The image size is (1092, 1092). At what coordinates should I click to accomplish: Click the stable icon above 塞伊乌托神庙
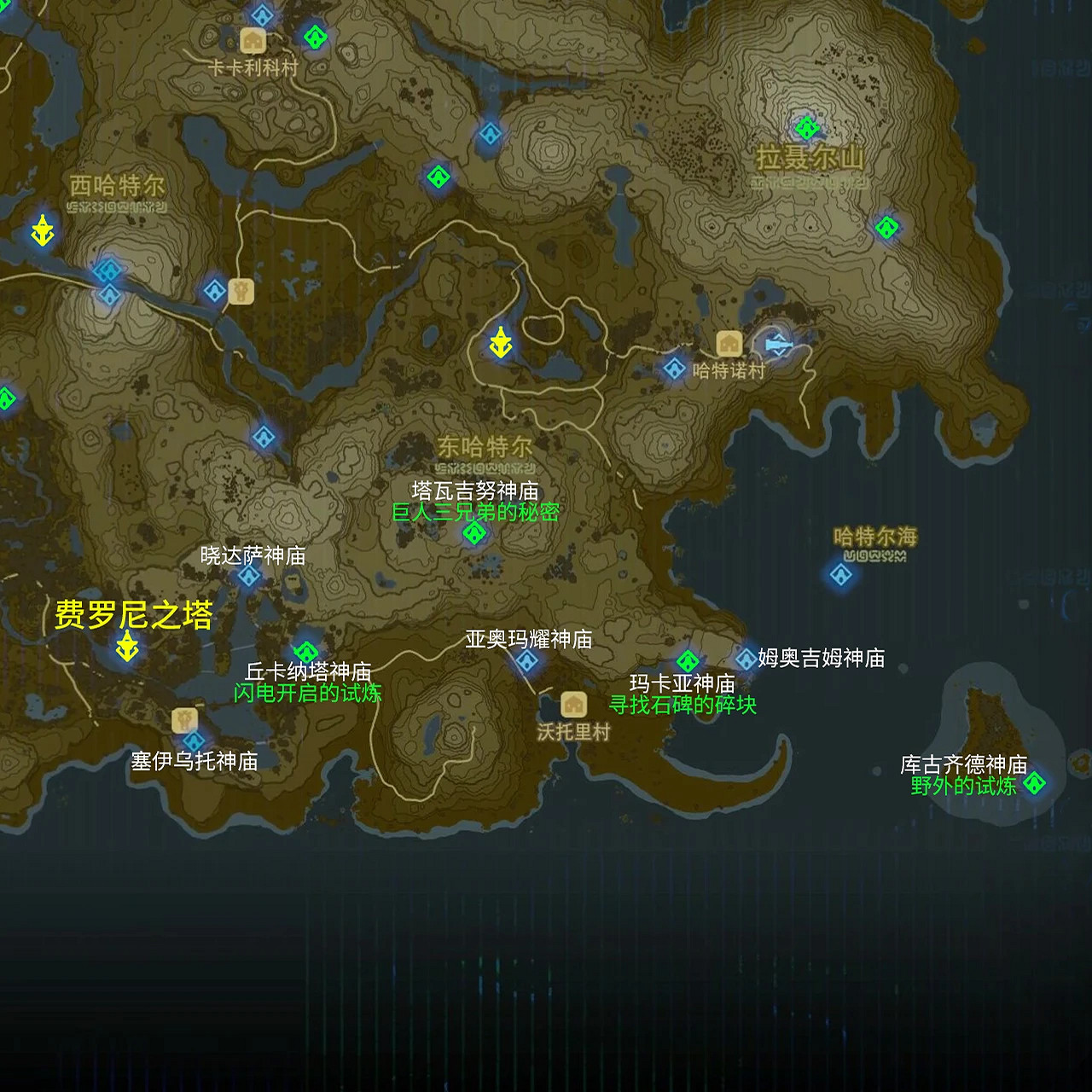(x=186, y=719)
